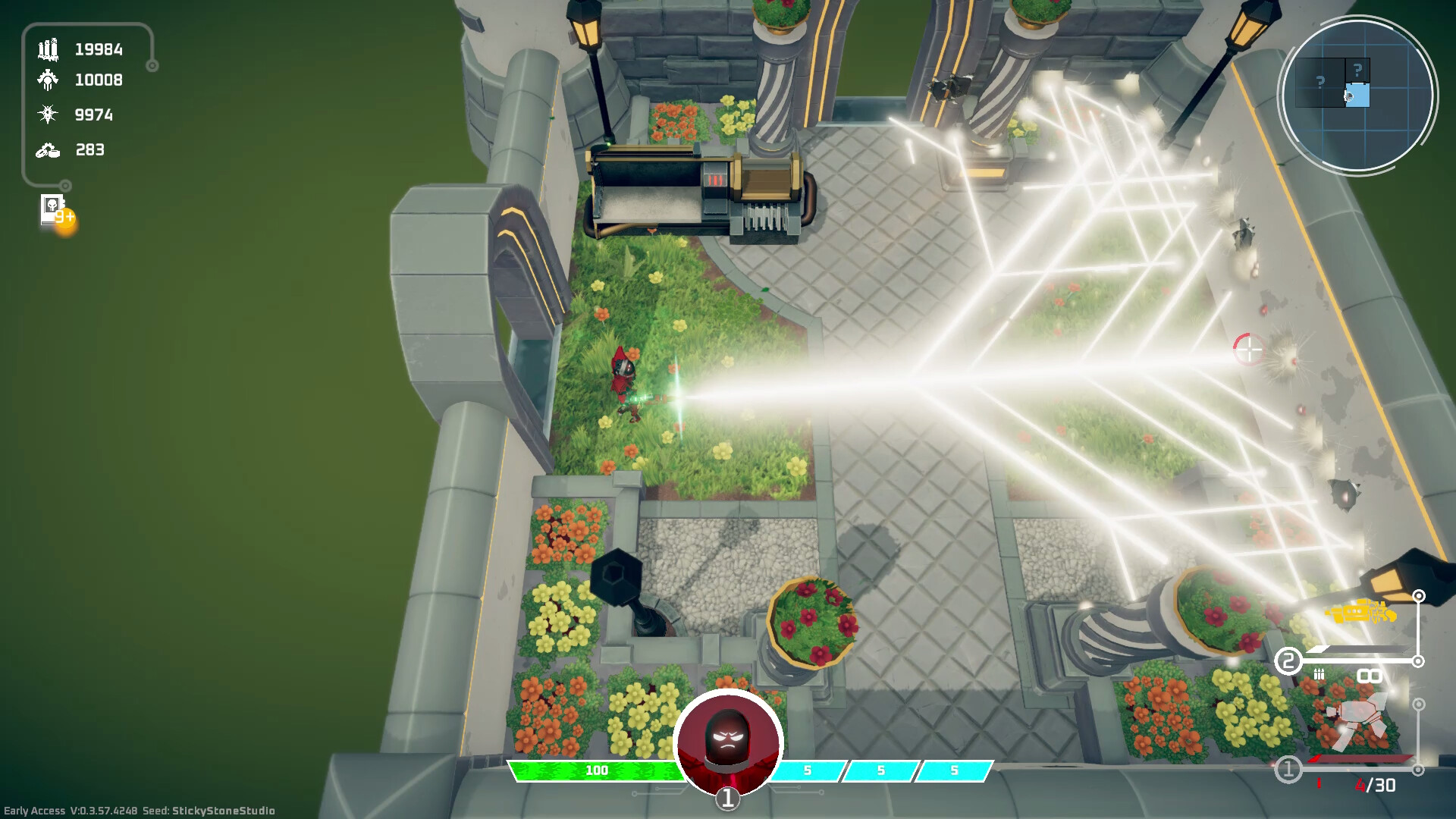Click the spiked energy crystal resource icon
Image resolution: width=1456 pixels, height=819 pixels.
pos(49,115)
